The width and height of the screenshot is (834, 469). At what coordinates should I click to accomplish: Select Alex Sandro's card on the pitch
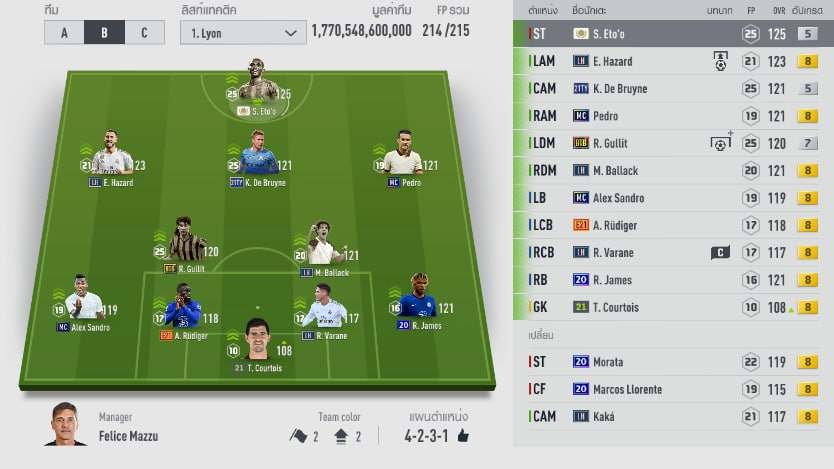(x=83, y=302)
